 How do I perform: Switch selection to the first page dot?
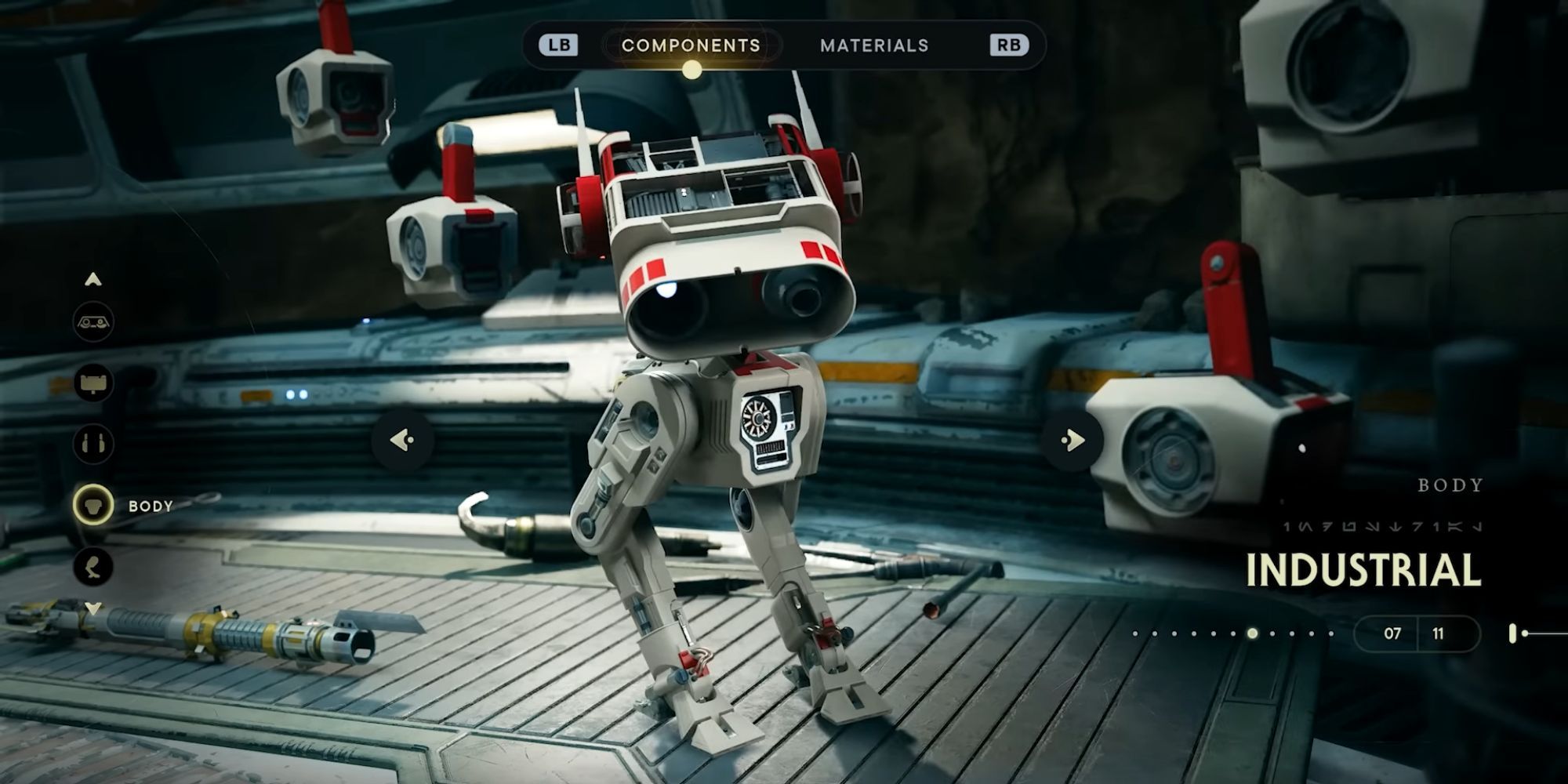[1134, 633]
